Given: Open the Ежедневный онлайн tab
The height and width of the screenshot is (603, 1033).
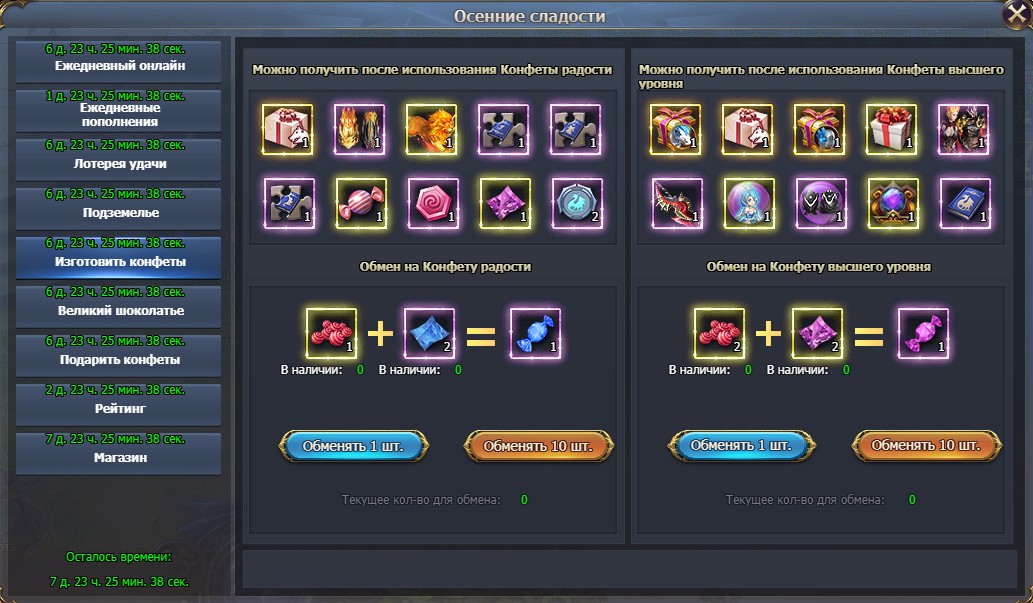Looking at the screenshot, I should pos(119,61).
